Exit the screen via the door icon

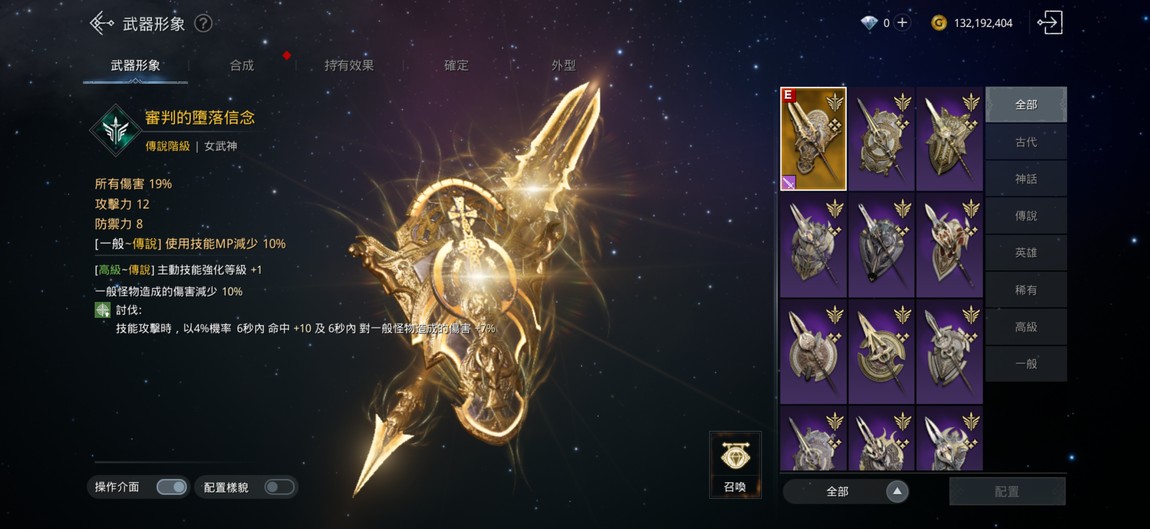pyautogui.click(x=1049, y=23)
